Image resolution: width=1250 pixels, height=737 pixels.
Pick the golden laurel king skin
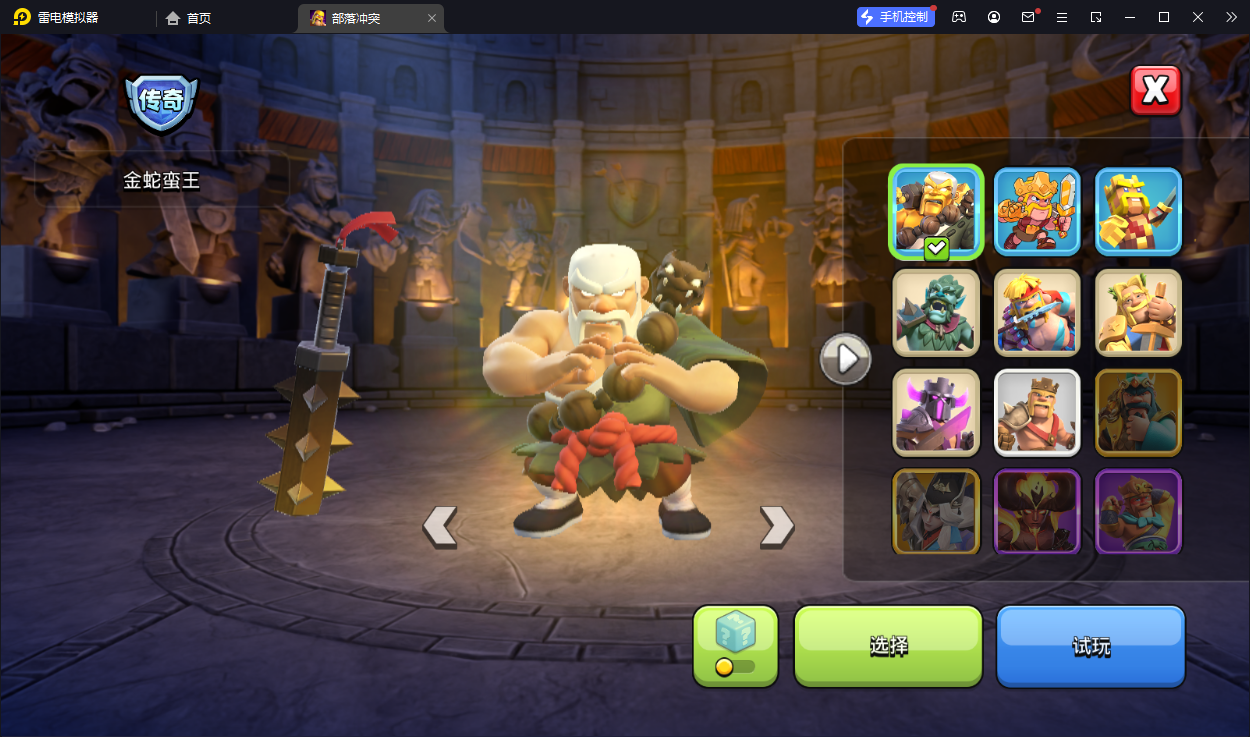click(x=1138, y=312)
